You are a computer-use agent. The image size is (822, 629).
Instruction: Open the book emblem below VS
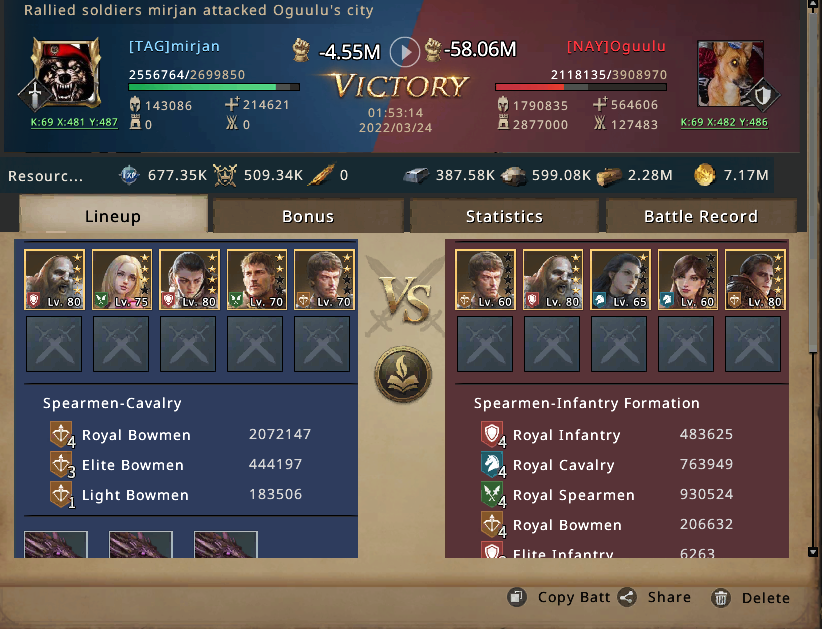point(403,374)
